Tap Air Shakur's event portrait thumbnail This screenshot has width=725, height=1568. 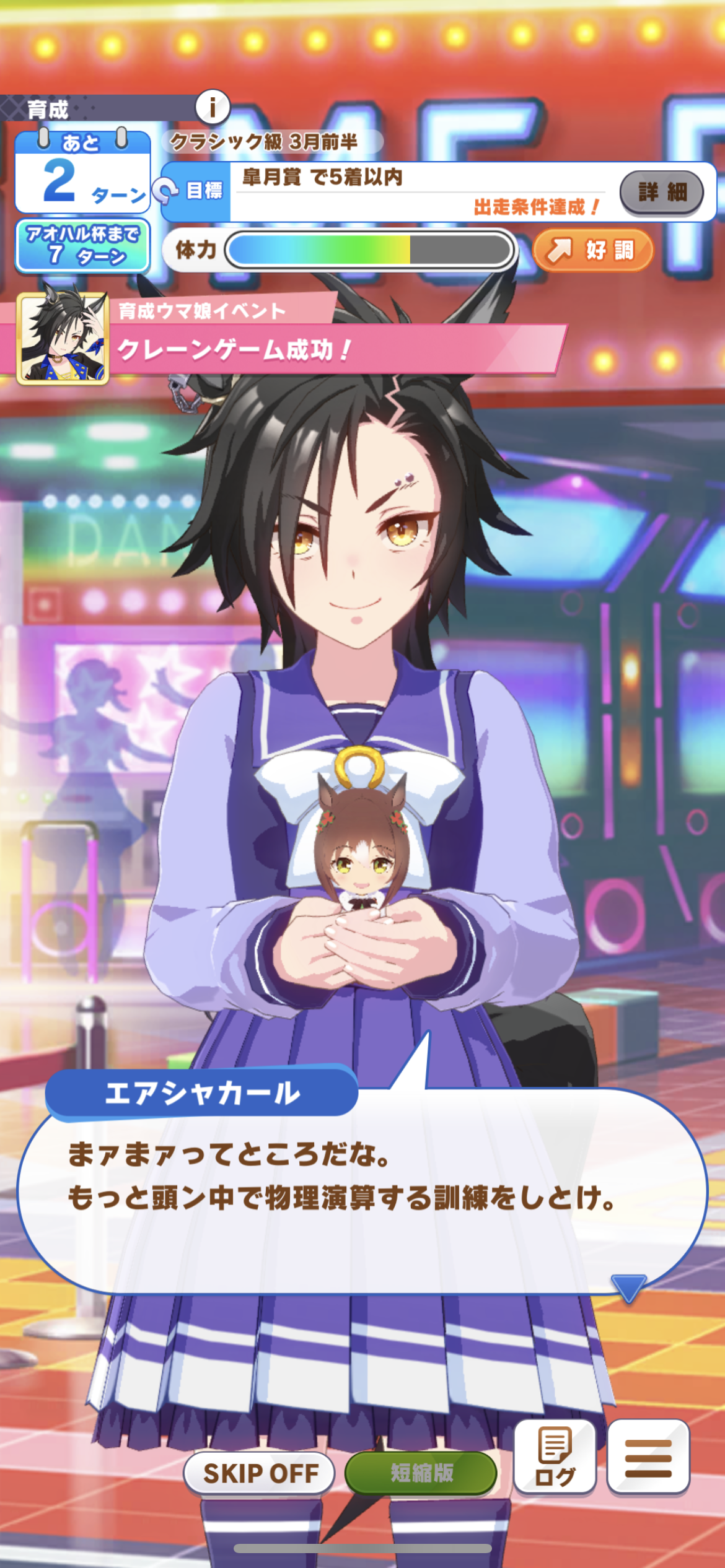tap(63, 338)
